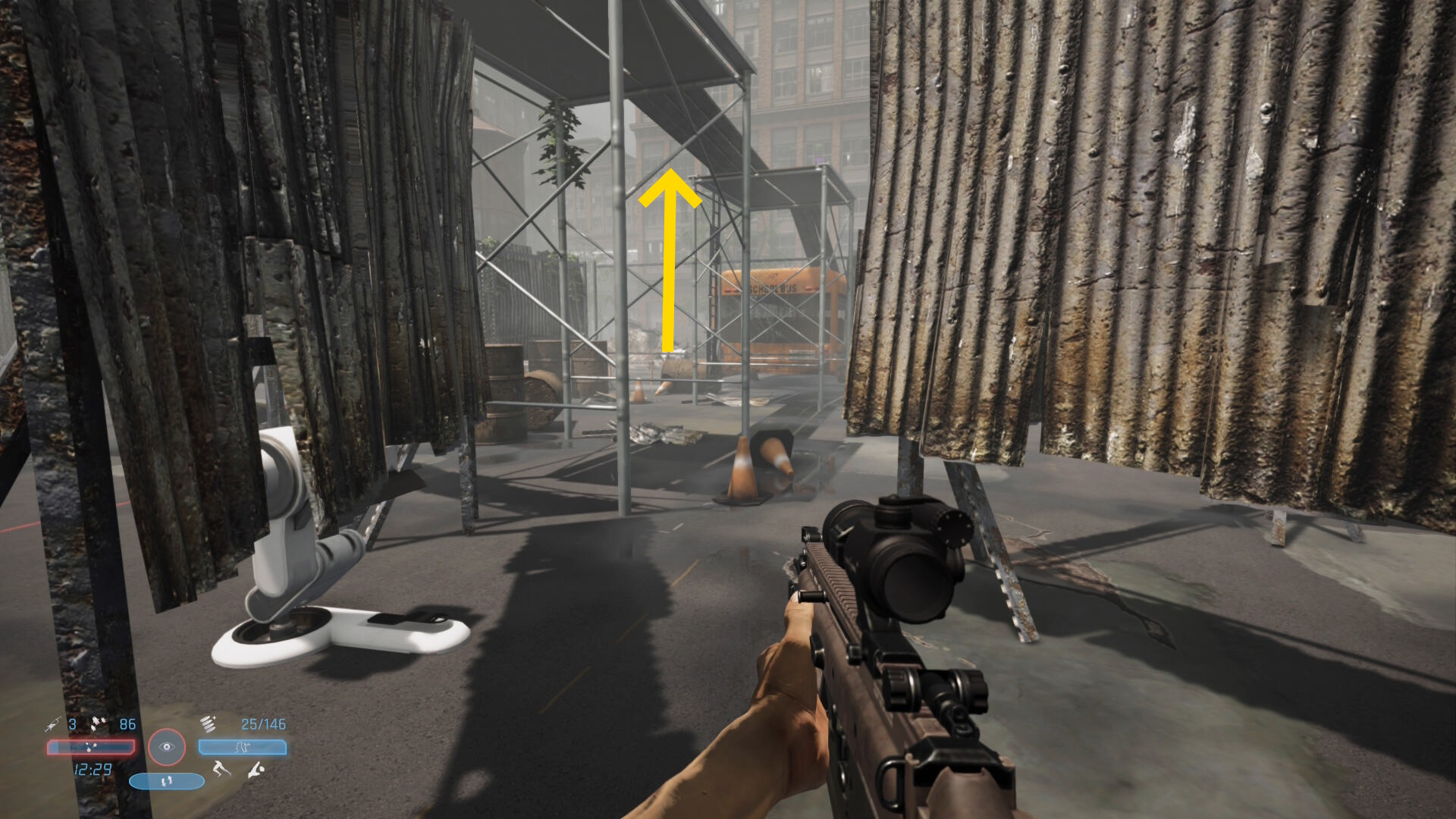Select the grenade cluster icon

[99, 723]
